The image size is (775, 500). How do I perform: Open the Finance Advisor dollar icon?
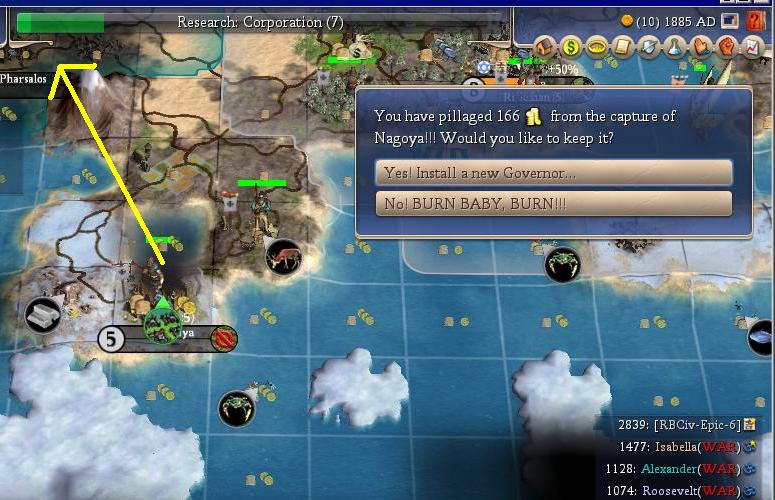572,46
